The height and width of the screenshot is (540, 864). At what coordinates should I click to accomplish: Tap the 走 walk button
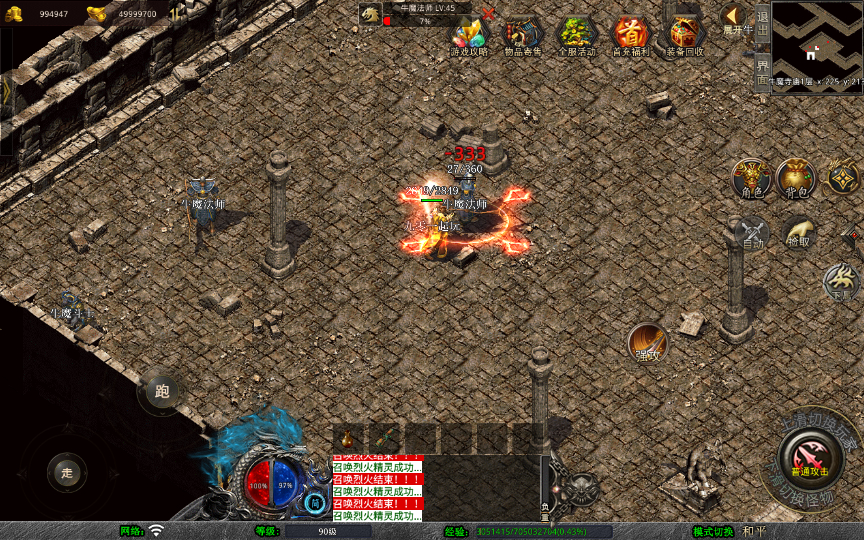tap(67, 472)
